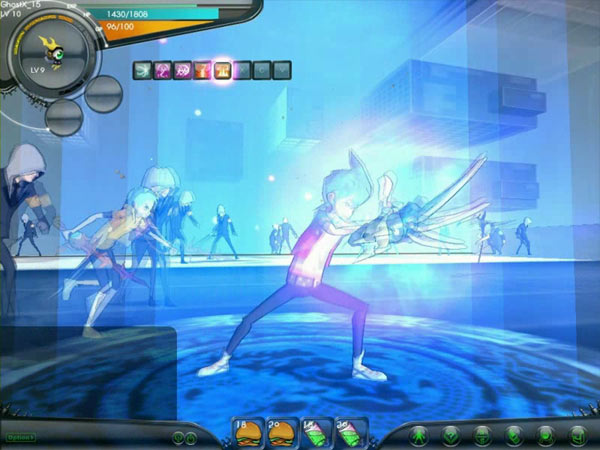
Task: Open the Options button
Action: pyautogui.click(x=19, y=437)
